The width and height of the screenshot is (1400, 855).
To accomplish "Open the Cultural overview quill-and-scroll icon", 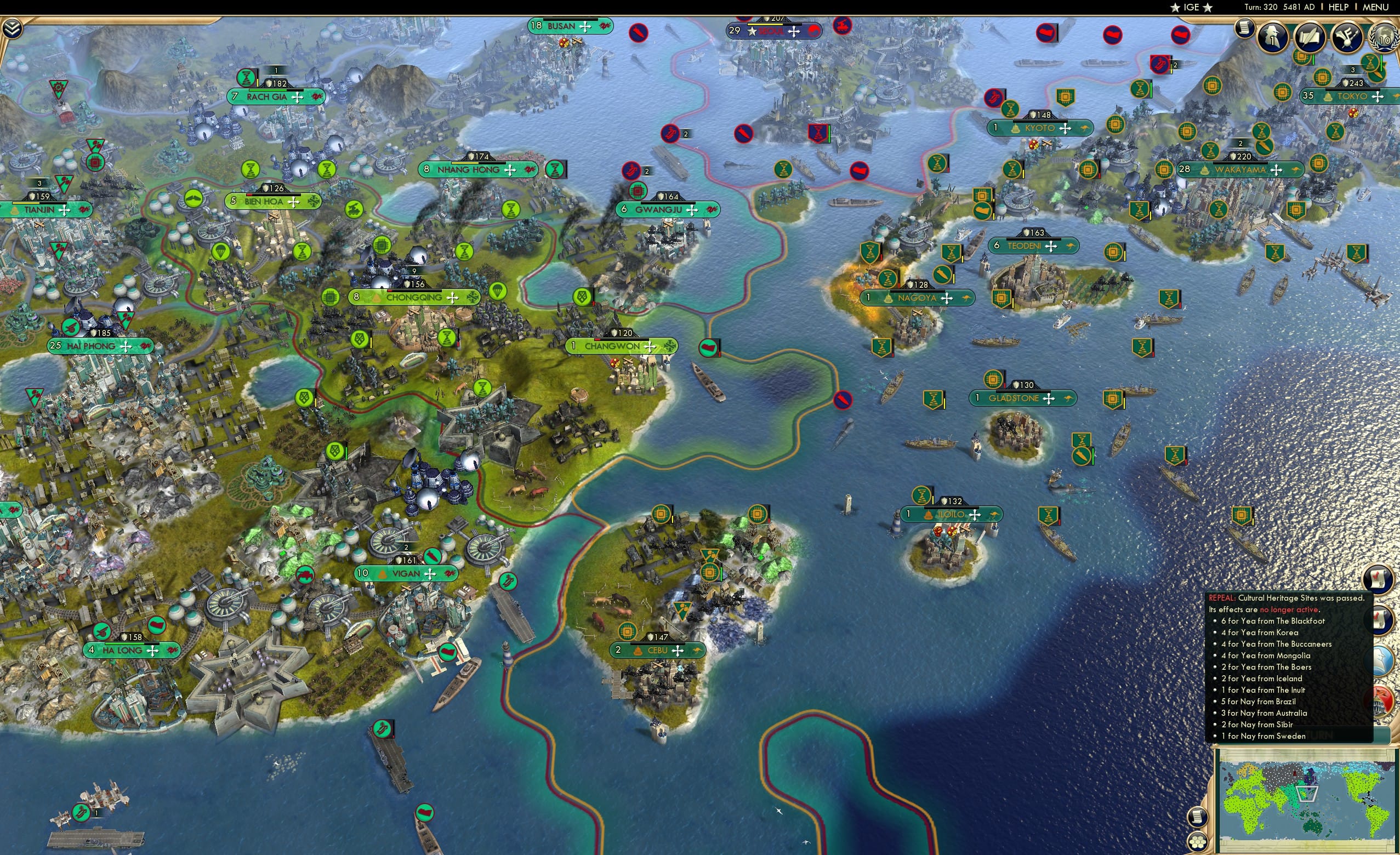I will coord(1308,38).
